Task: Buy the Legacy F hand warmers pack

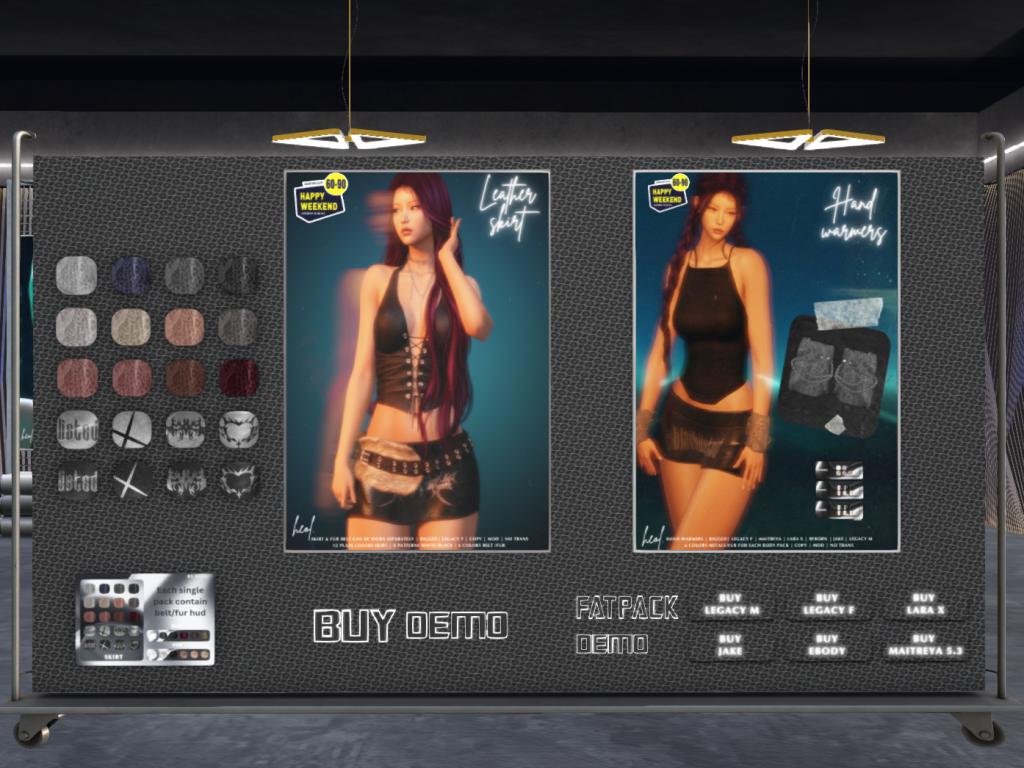Action: 827,605
